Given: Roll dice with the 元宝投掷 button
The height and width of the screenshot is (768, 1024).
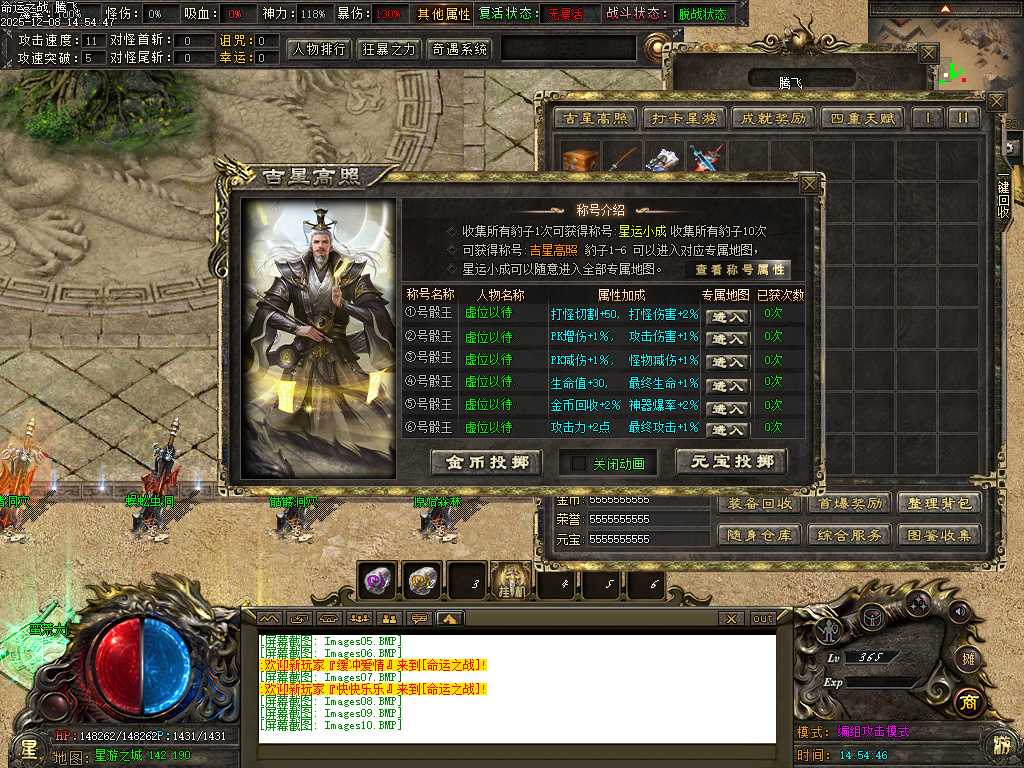Looking at the screenshot, I should pyautogui.click(x=731, y=462).
